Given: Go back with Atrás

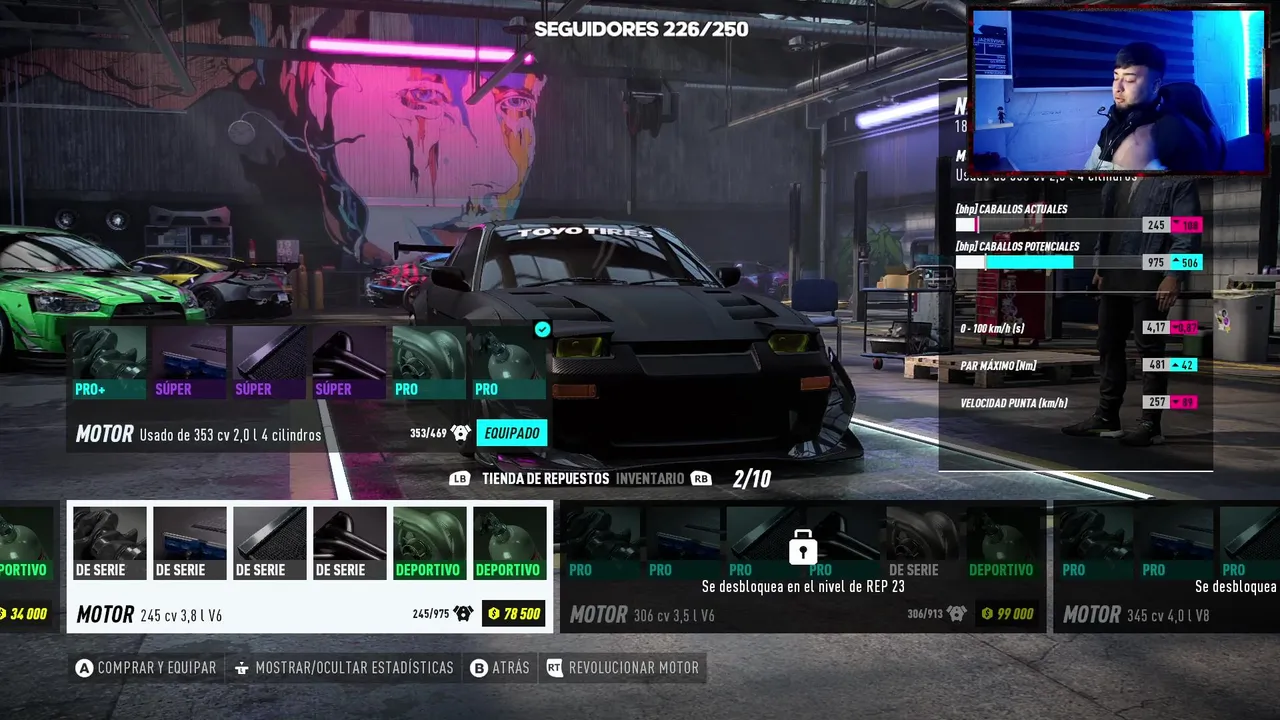Looking at the screenshot, I should tap(500, 668).
